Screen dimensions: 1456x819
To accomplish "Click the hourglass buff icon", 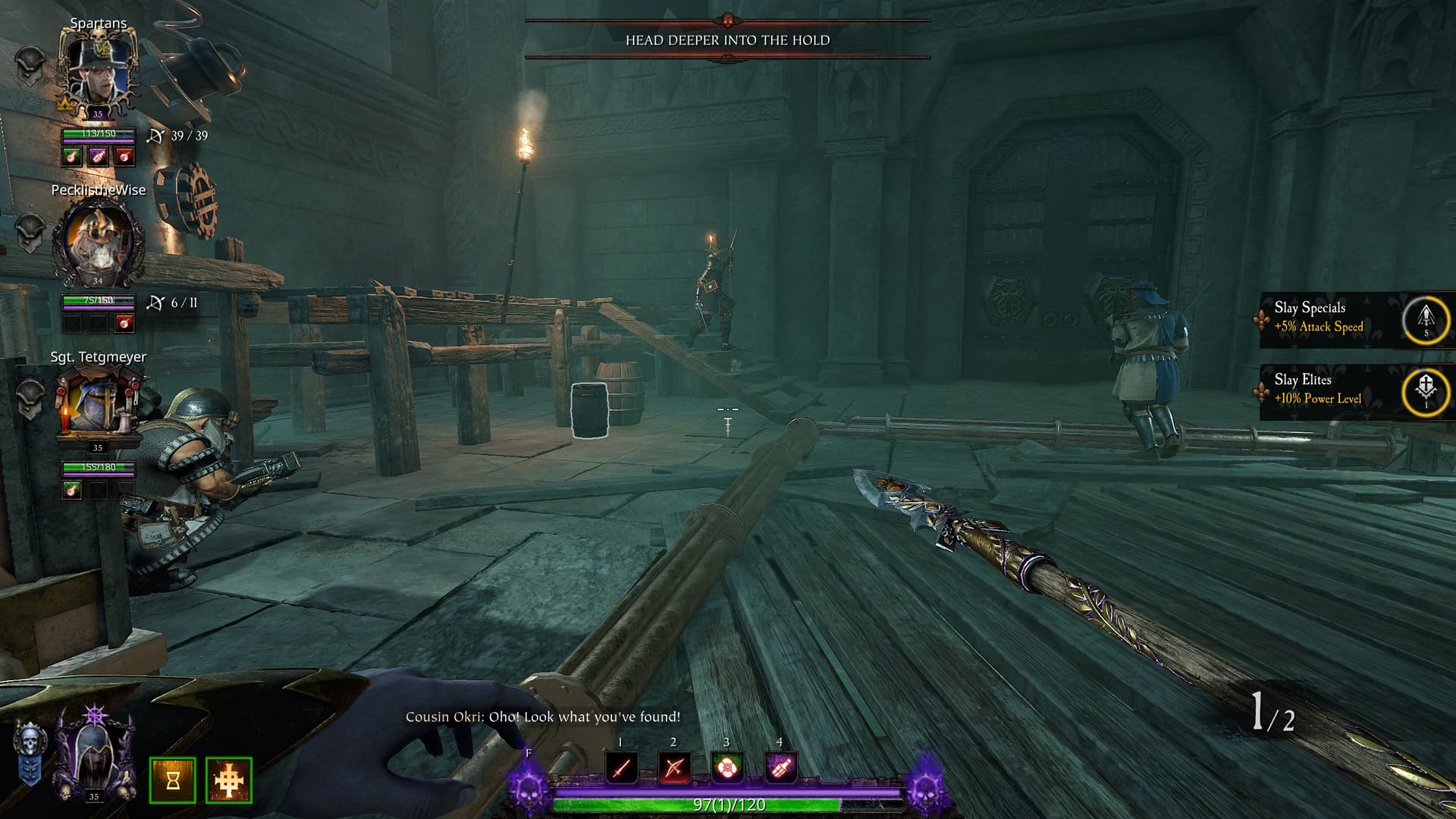I will point(173,780).
